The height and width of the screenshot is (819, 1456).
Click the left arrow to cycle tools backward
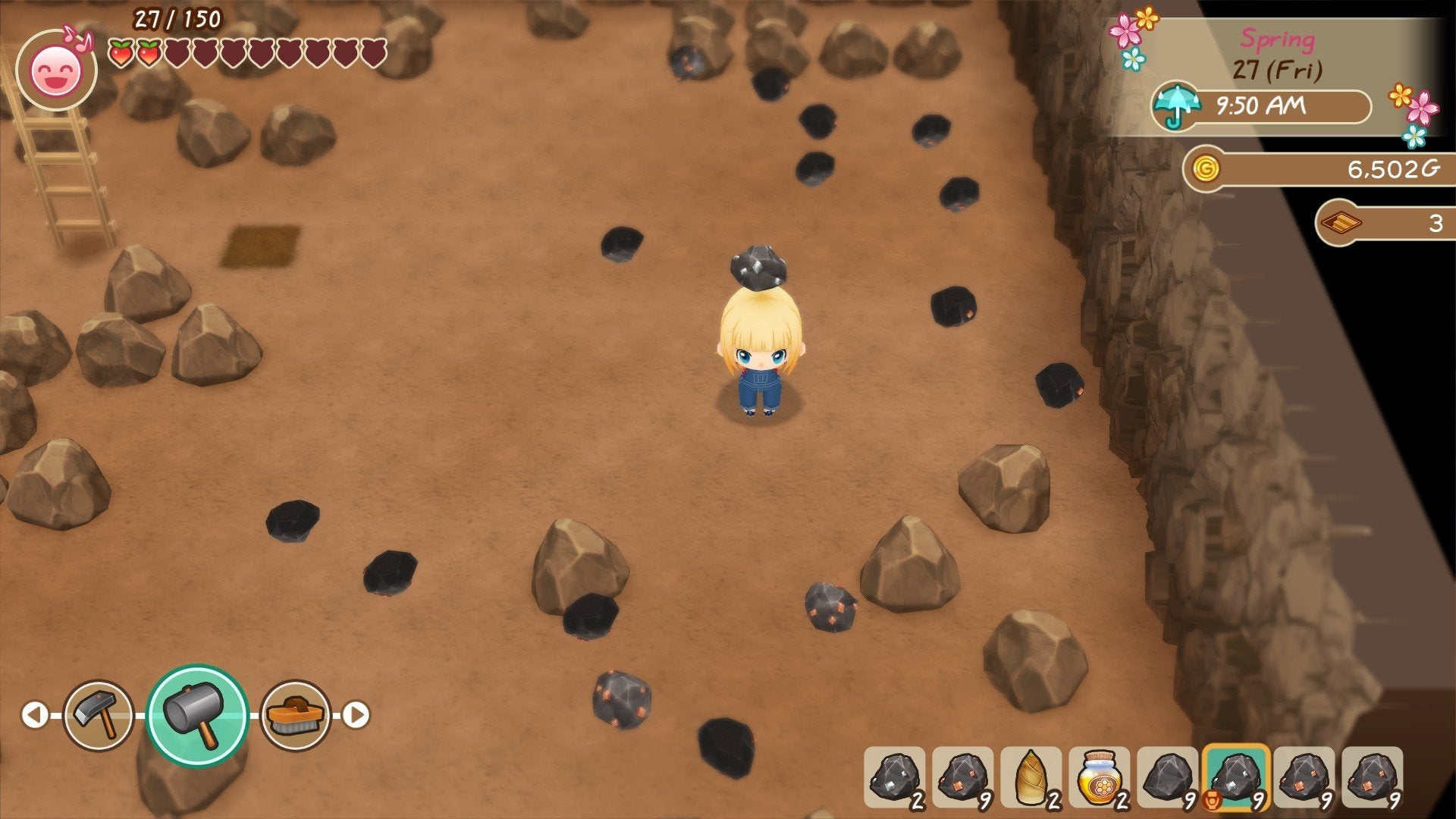pos(36,714)
